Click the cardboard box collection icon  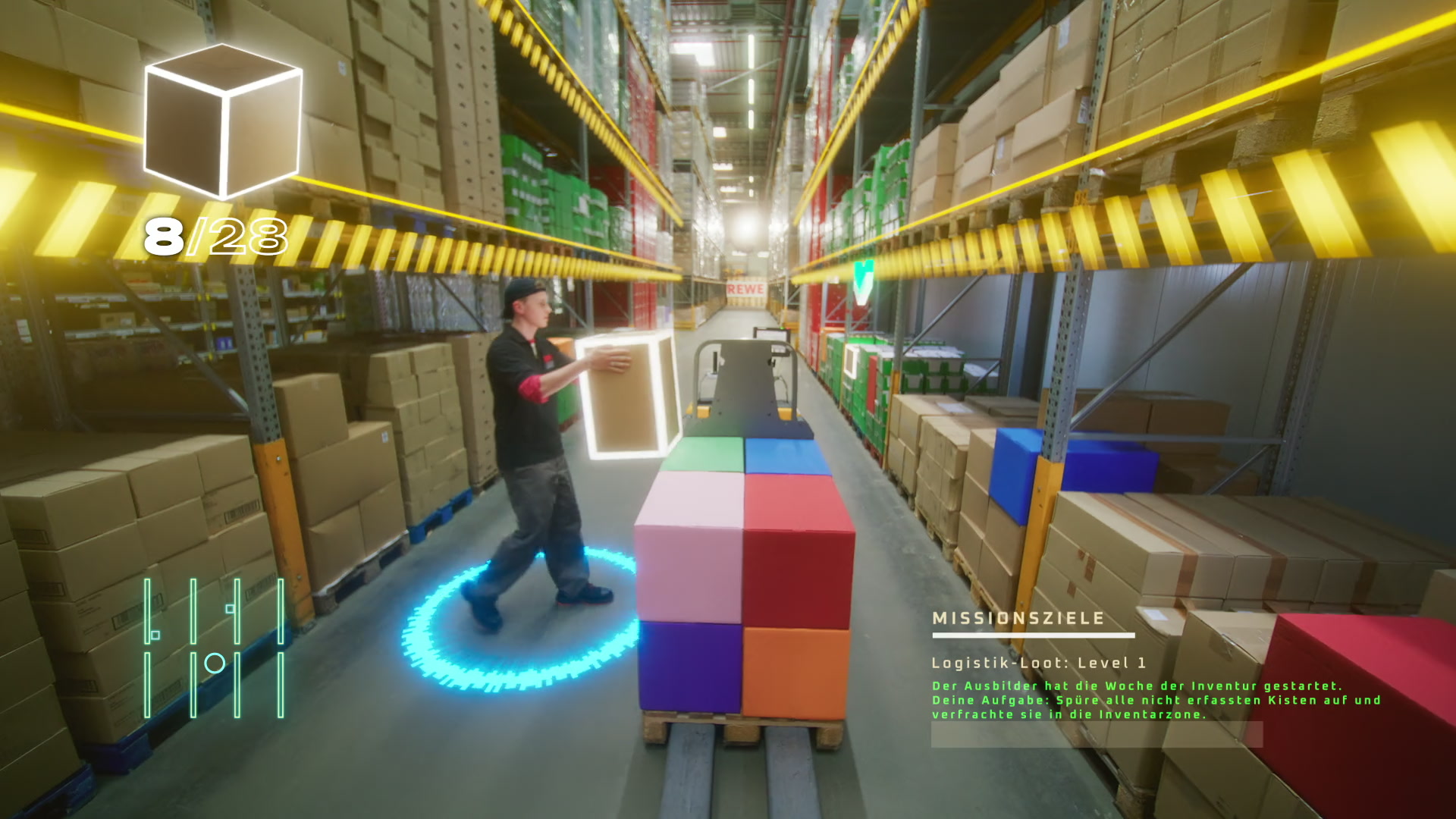(x=223, y=120)
